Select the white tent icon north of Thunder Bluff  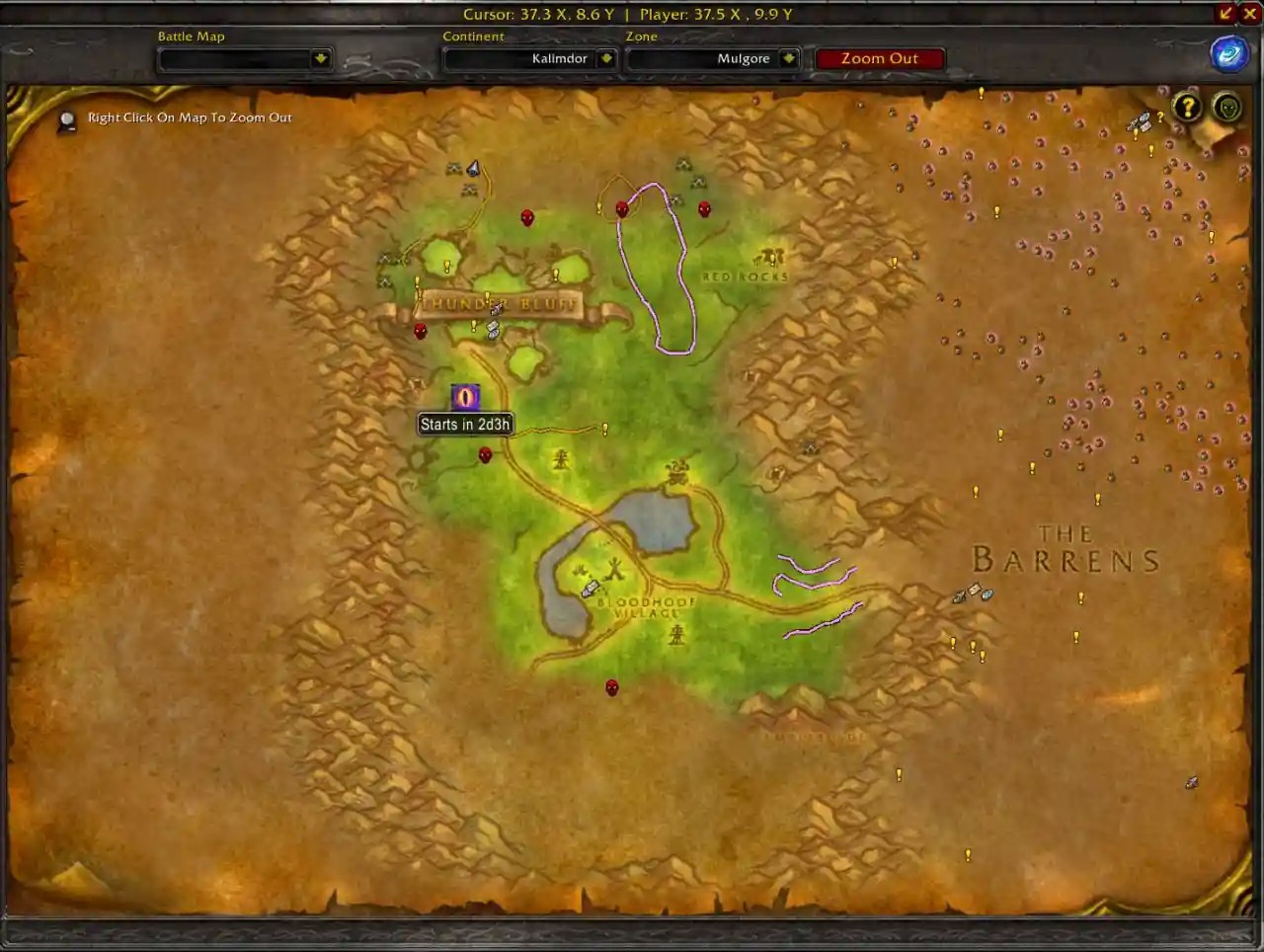(473, 167)
